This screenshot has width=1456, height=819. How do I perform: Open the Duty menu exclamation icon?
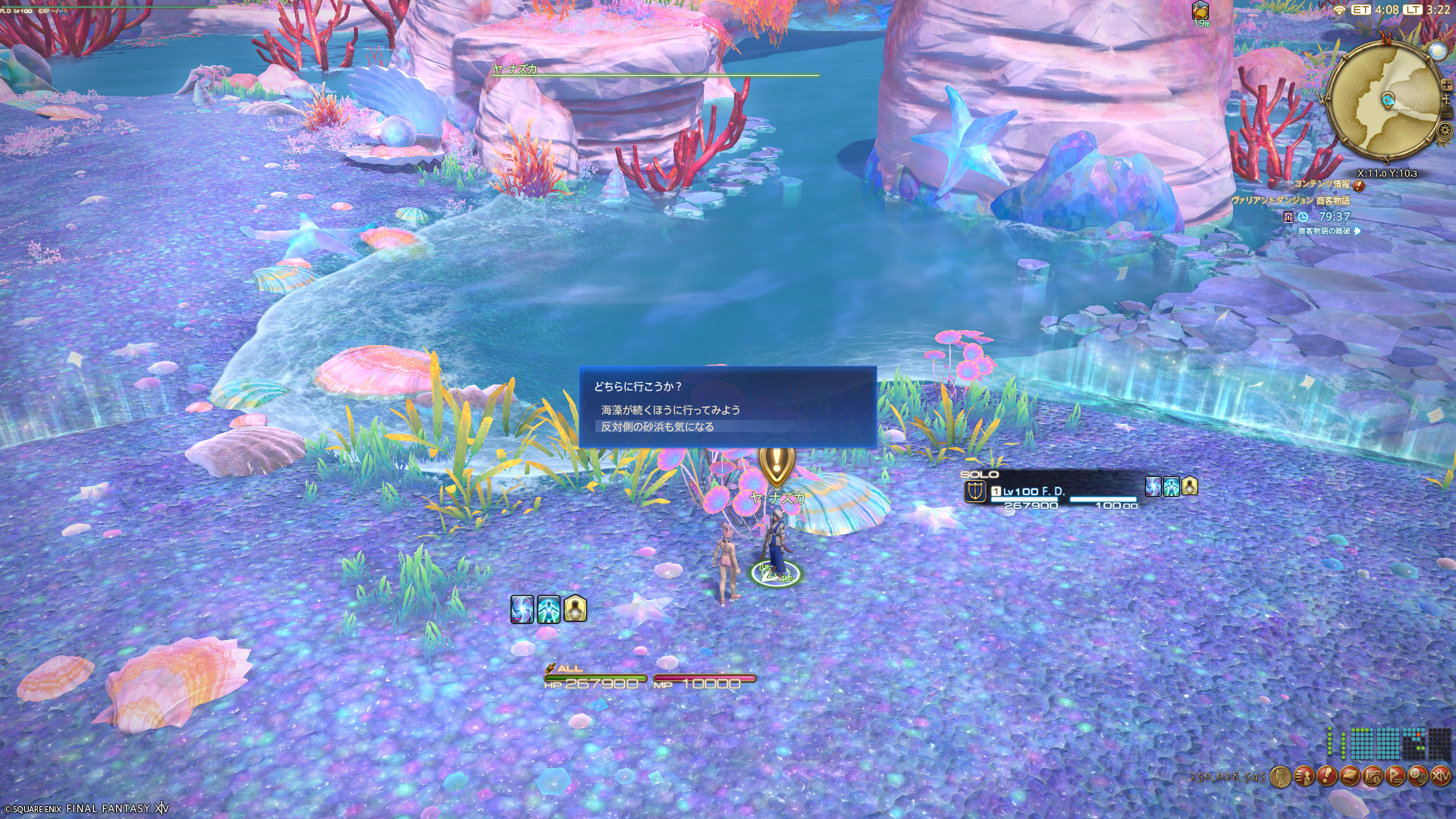click(1326, 777)
